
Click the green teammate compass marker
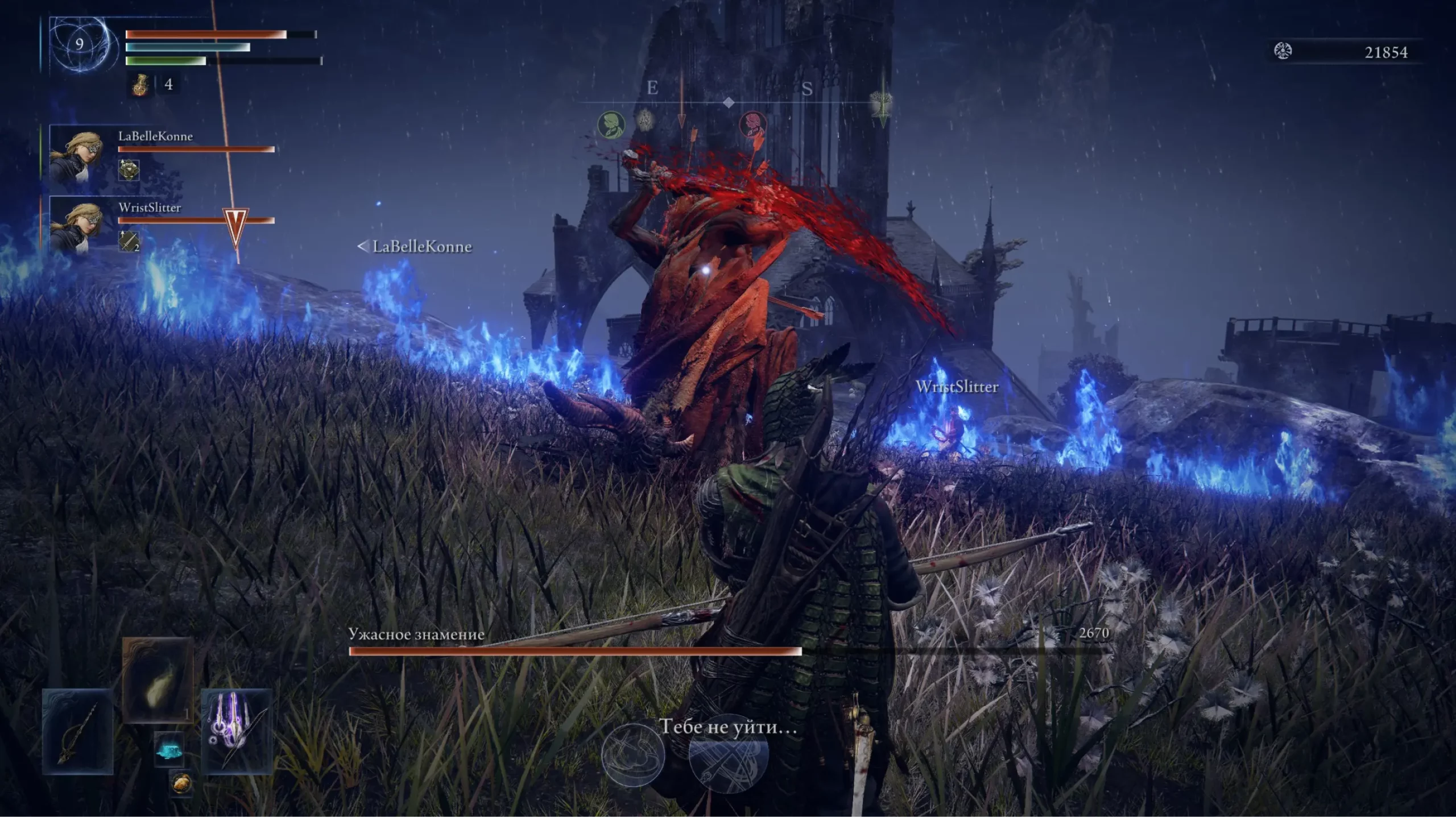click(611, 125)
